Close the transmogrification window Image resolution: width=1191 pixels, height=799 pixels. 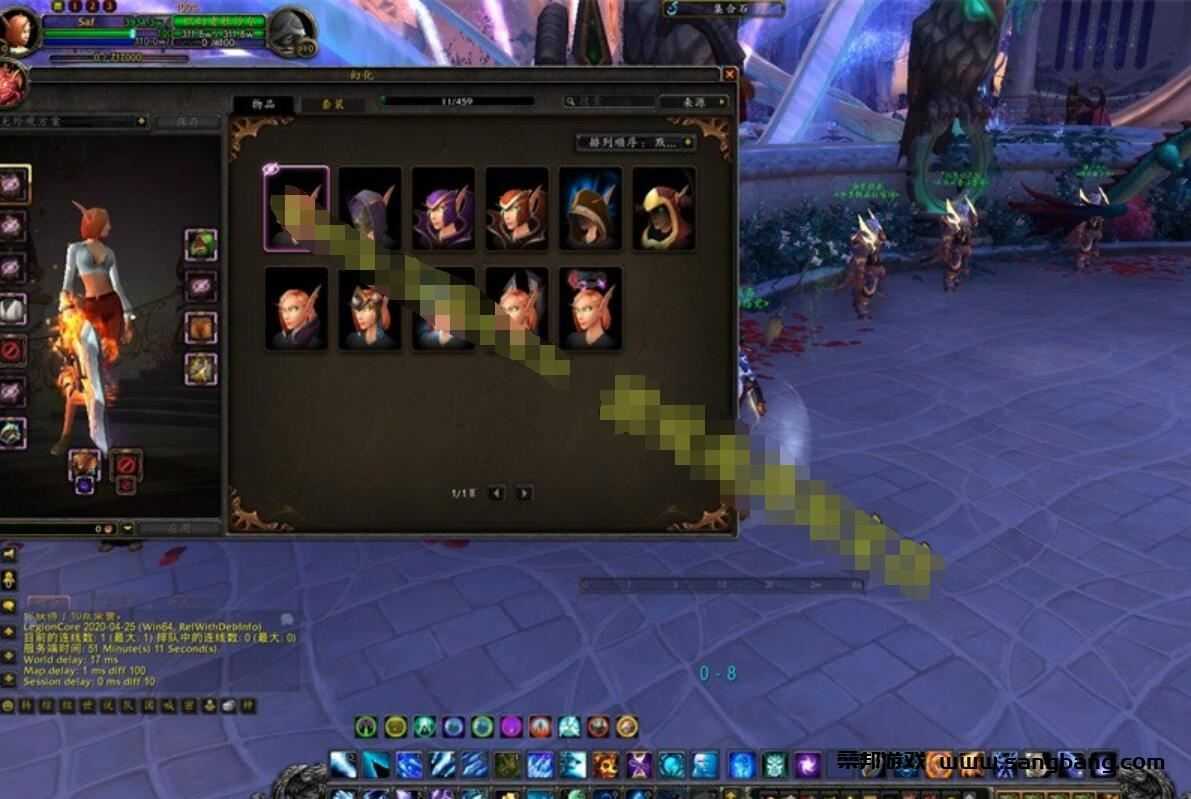click(x=729, y=75)
